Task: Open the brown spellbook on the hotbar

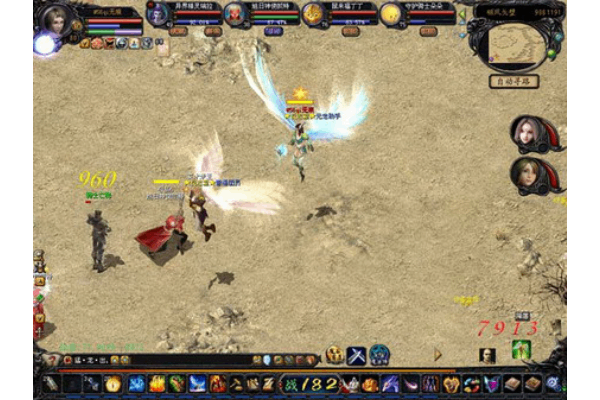Action: (512, 383)
